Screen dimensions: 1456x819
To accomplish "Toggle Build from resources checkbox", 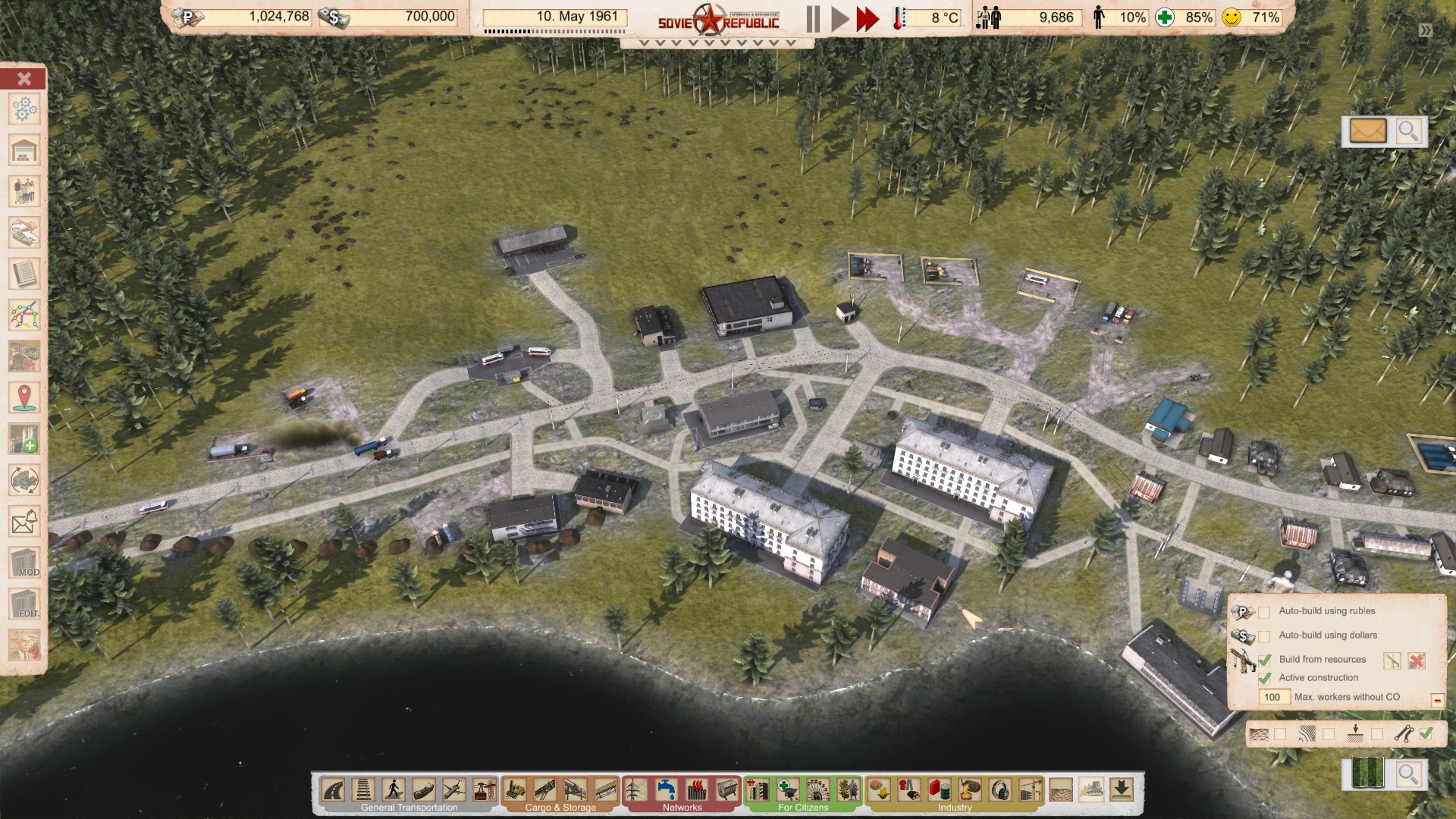I will (x=1264, y=661).
